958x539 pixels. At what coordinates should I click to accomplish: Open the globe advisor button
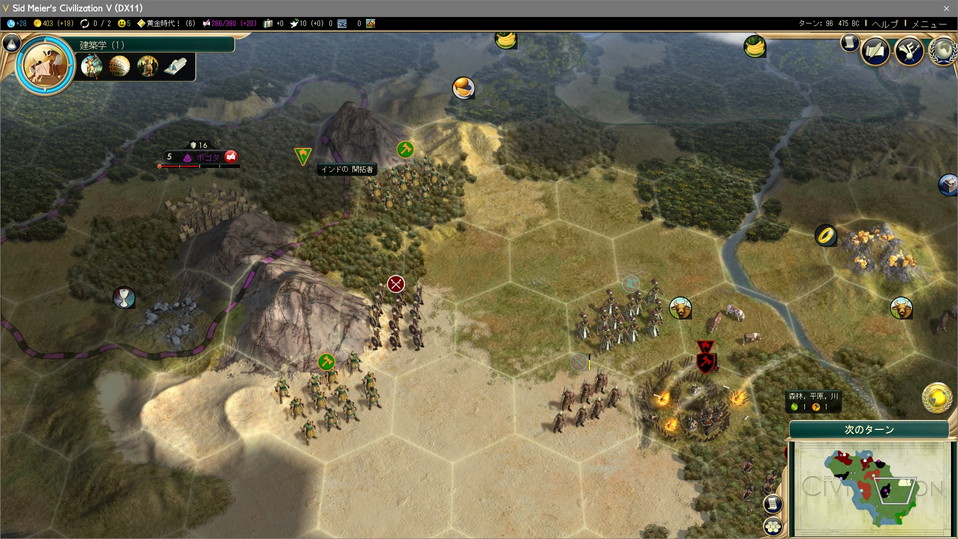941,49
